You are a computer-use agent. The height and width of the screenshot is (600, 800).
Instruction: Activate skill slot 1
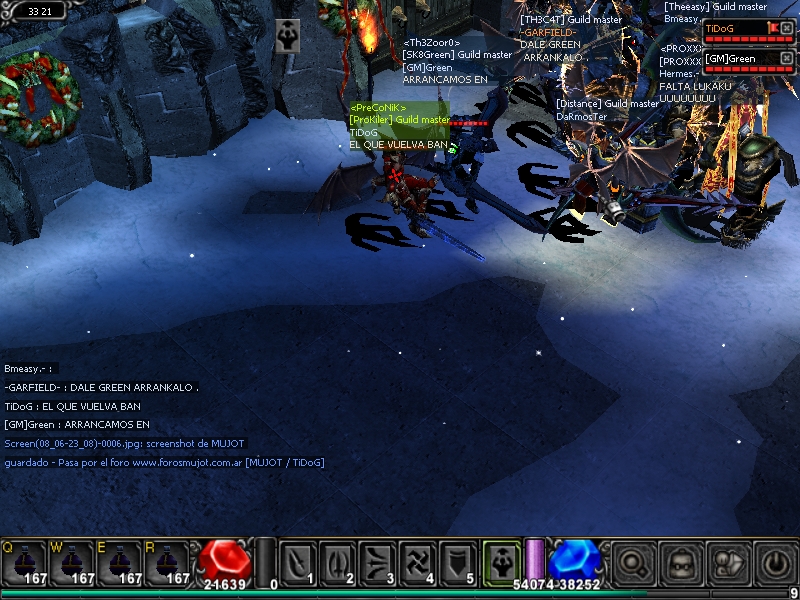299,564
